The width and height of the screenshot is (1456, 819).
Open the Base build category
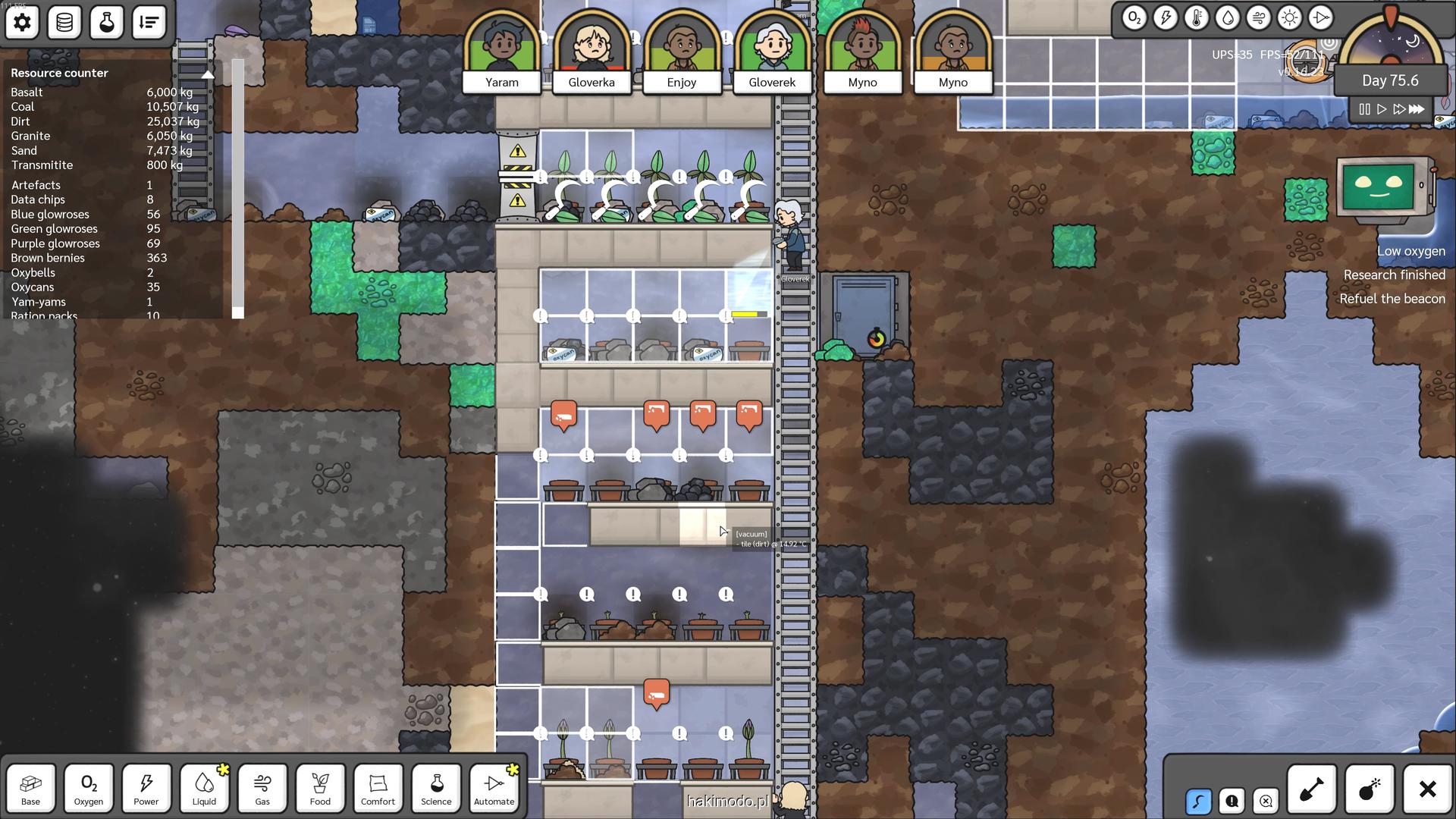[30, 788]
